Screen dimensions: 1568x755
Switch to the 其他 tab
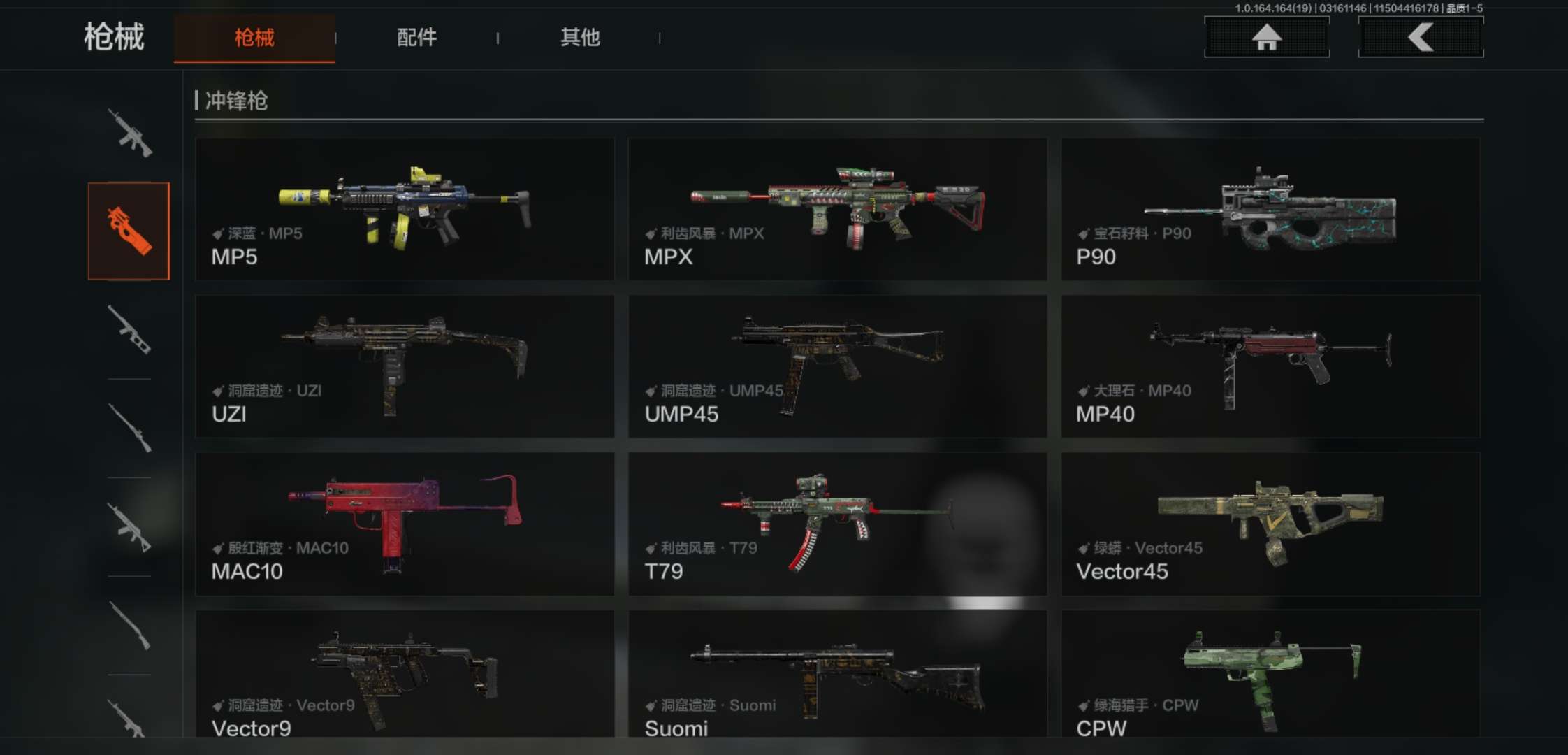click(x=580, y=38)
